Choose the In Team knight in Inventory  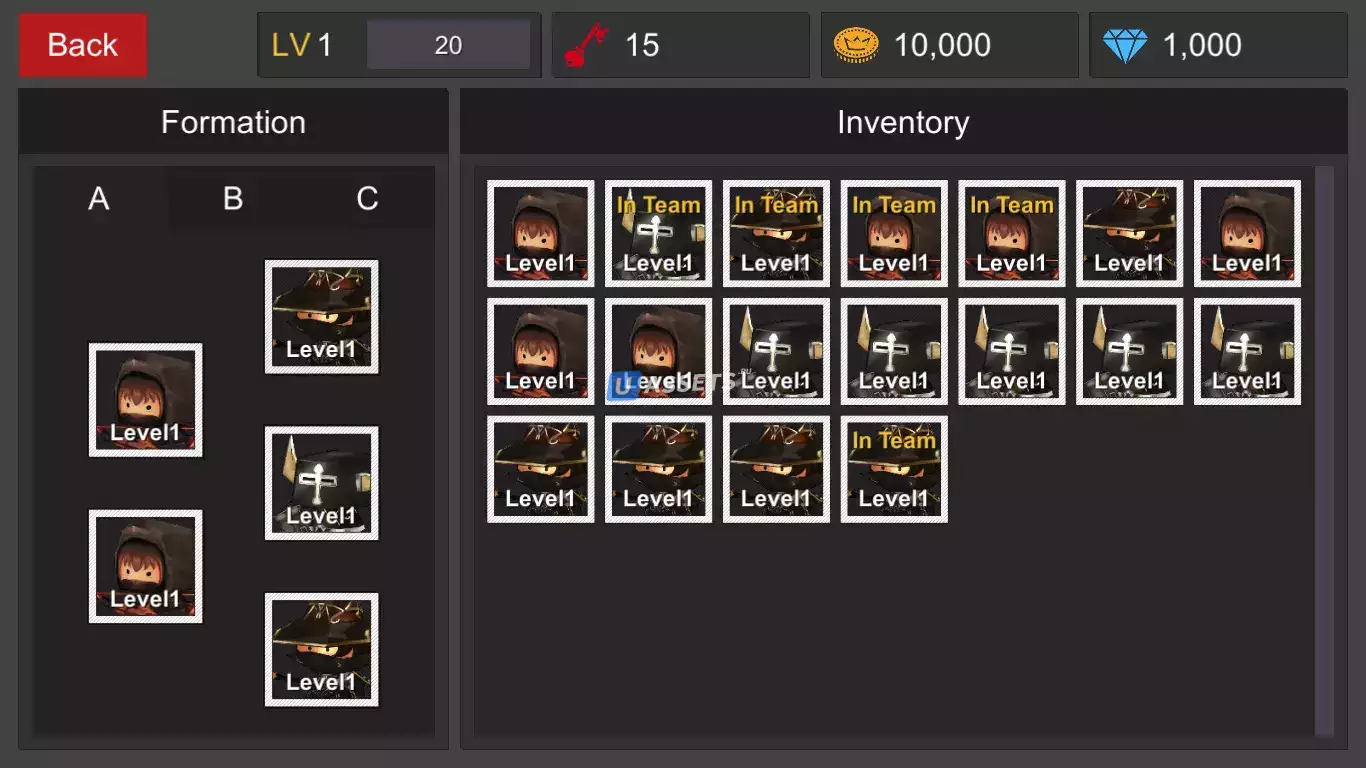tap(658, 234)
